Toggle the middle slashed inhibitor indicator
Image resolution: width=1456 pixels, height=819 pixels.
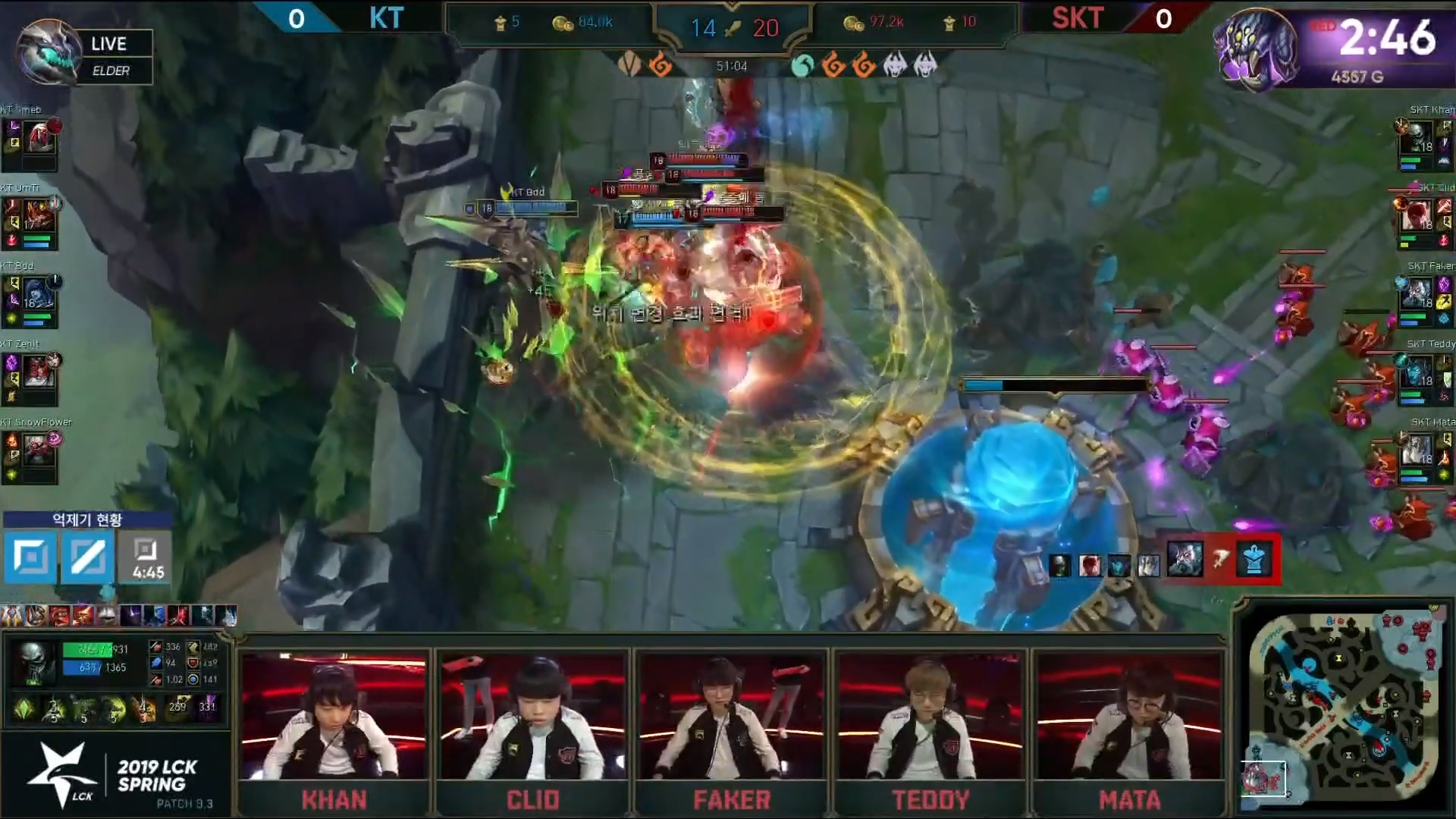coord(86,557)
